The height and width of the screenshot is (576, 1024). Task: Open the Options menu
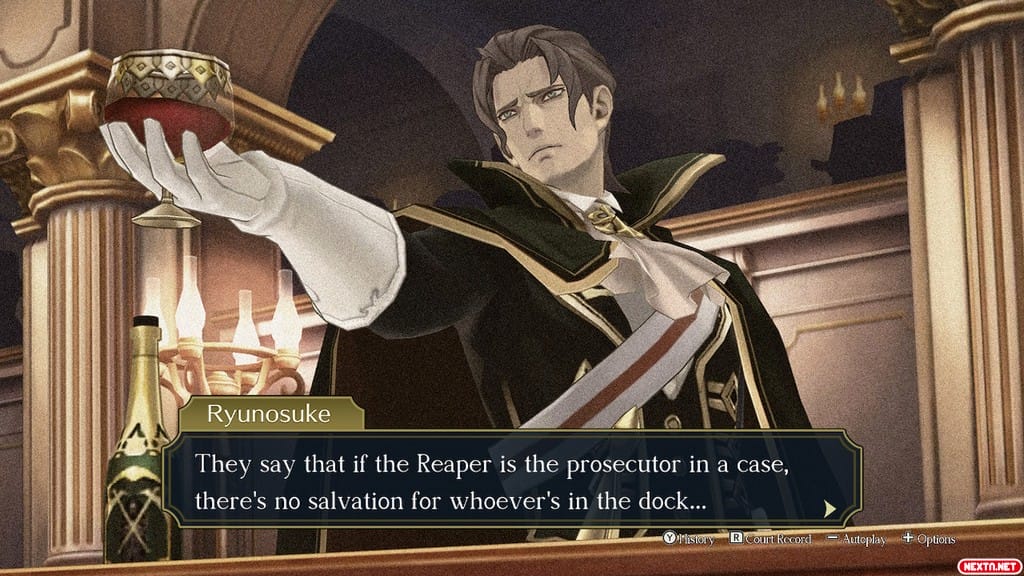(x=929, y=539)
